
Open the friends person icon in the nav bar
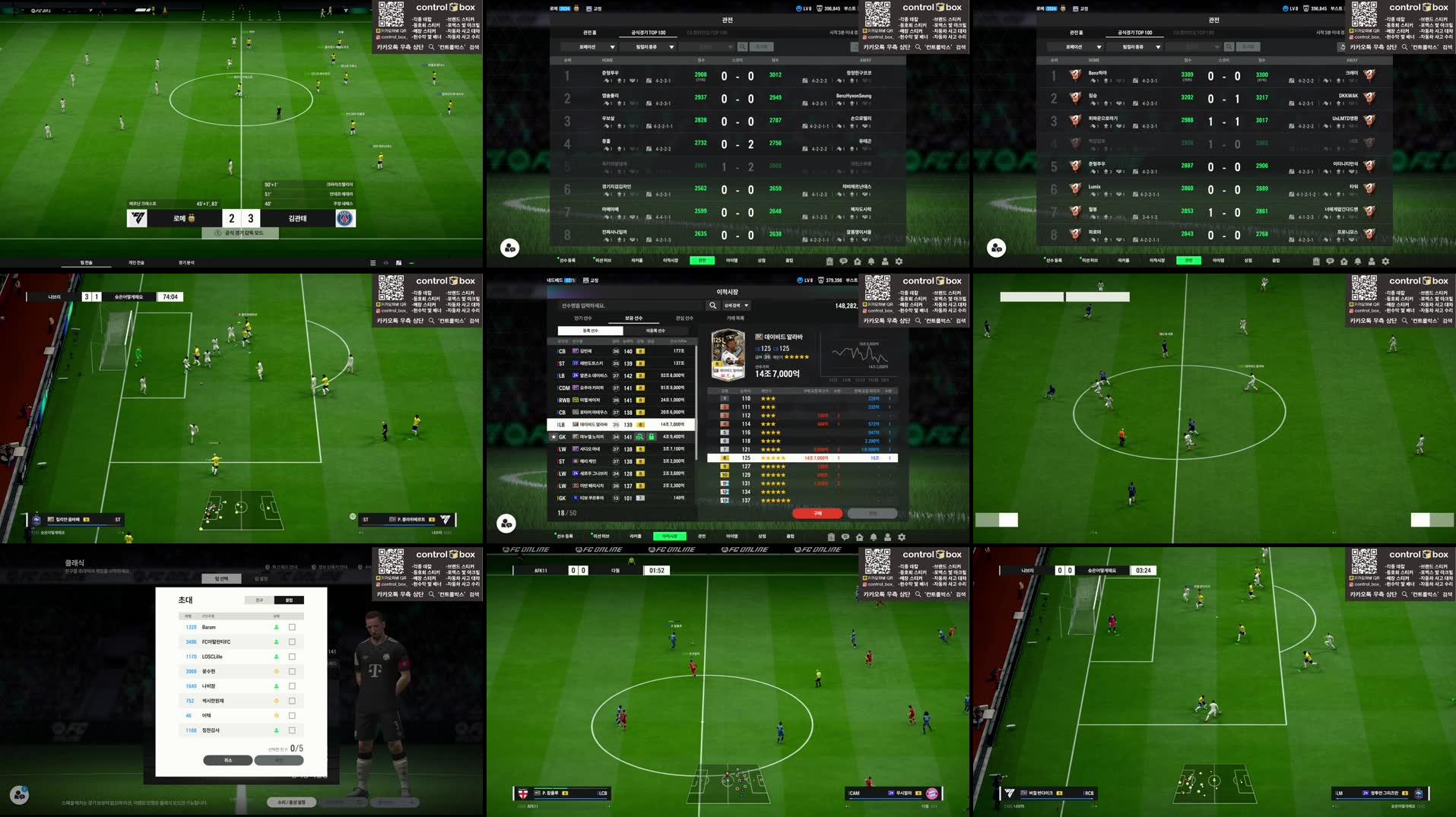[888, 537]
